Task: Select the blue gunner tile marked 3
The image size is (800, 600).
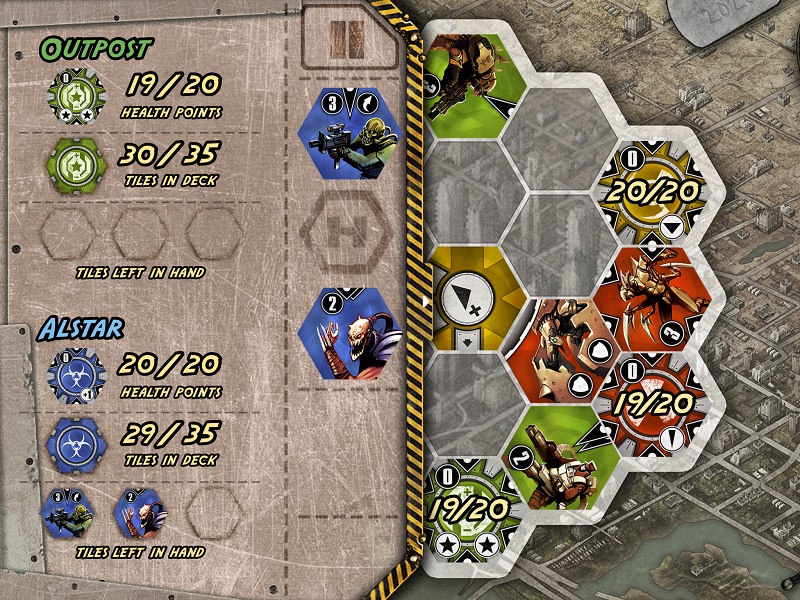Action: coord(349,133)
